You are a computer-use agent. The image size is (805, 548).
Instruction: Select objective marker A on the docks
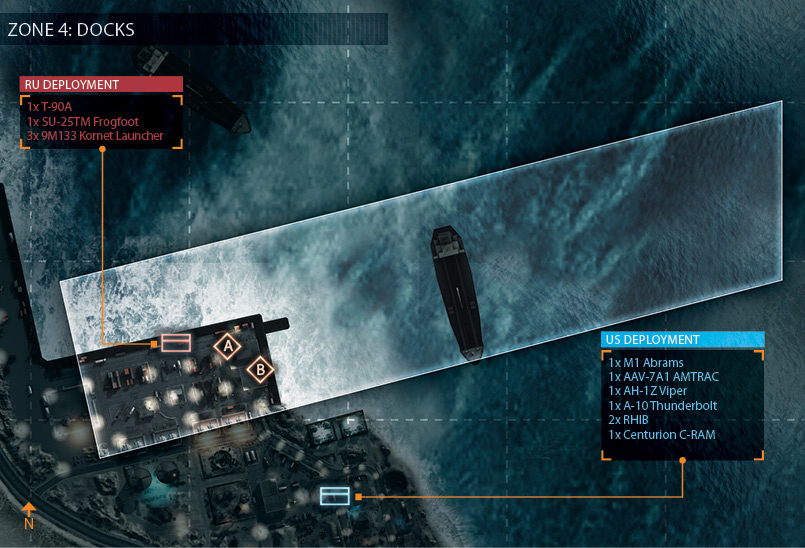click(x=228, y=346)
